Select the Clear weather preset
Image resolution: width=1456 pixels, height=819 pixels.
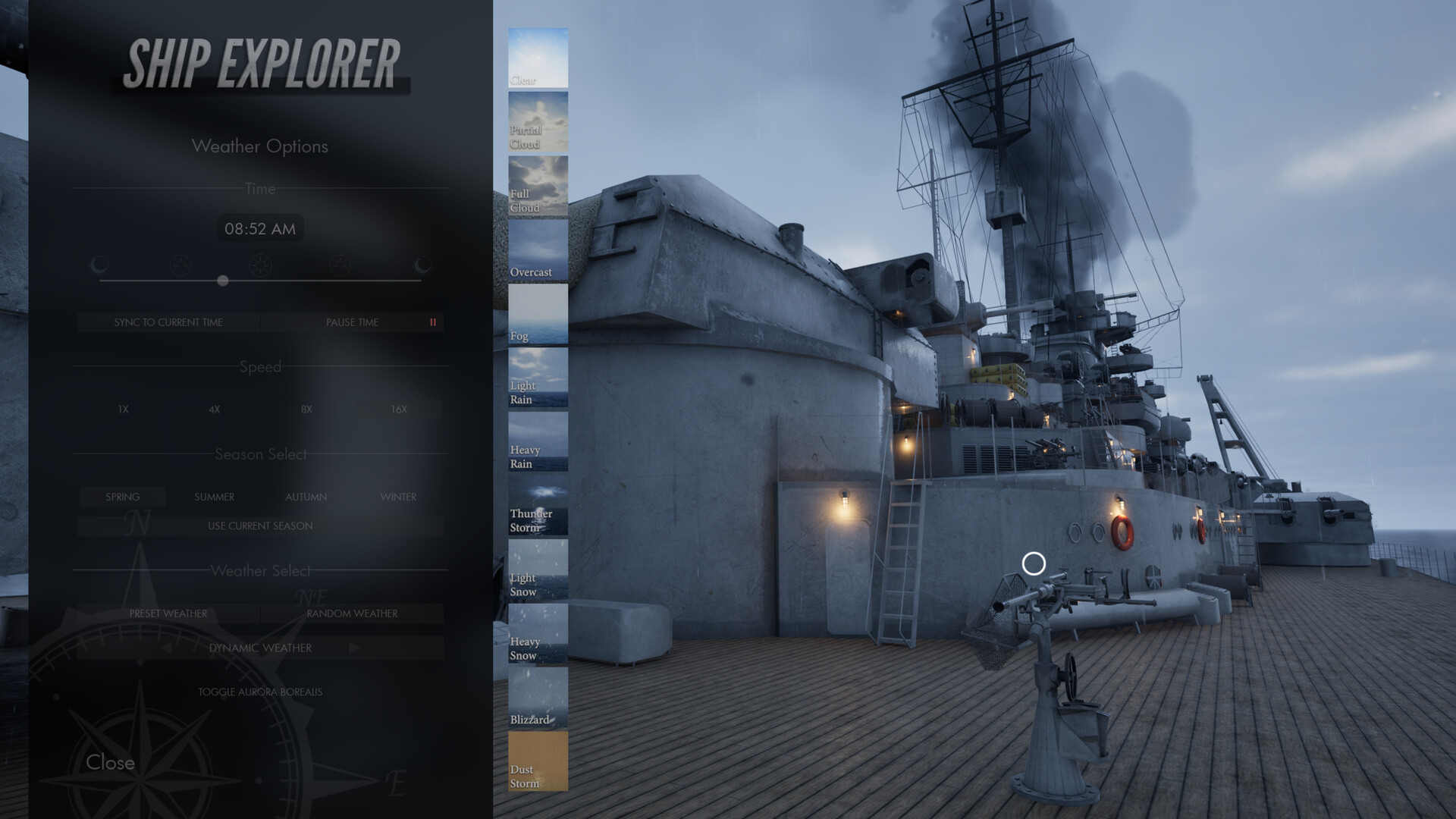click(x=537, y=55)
